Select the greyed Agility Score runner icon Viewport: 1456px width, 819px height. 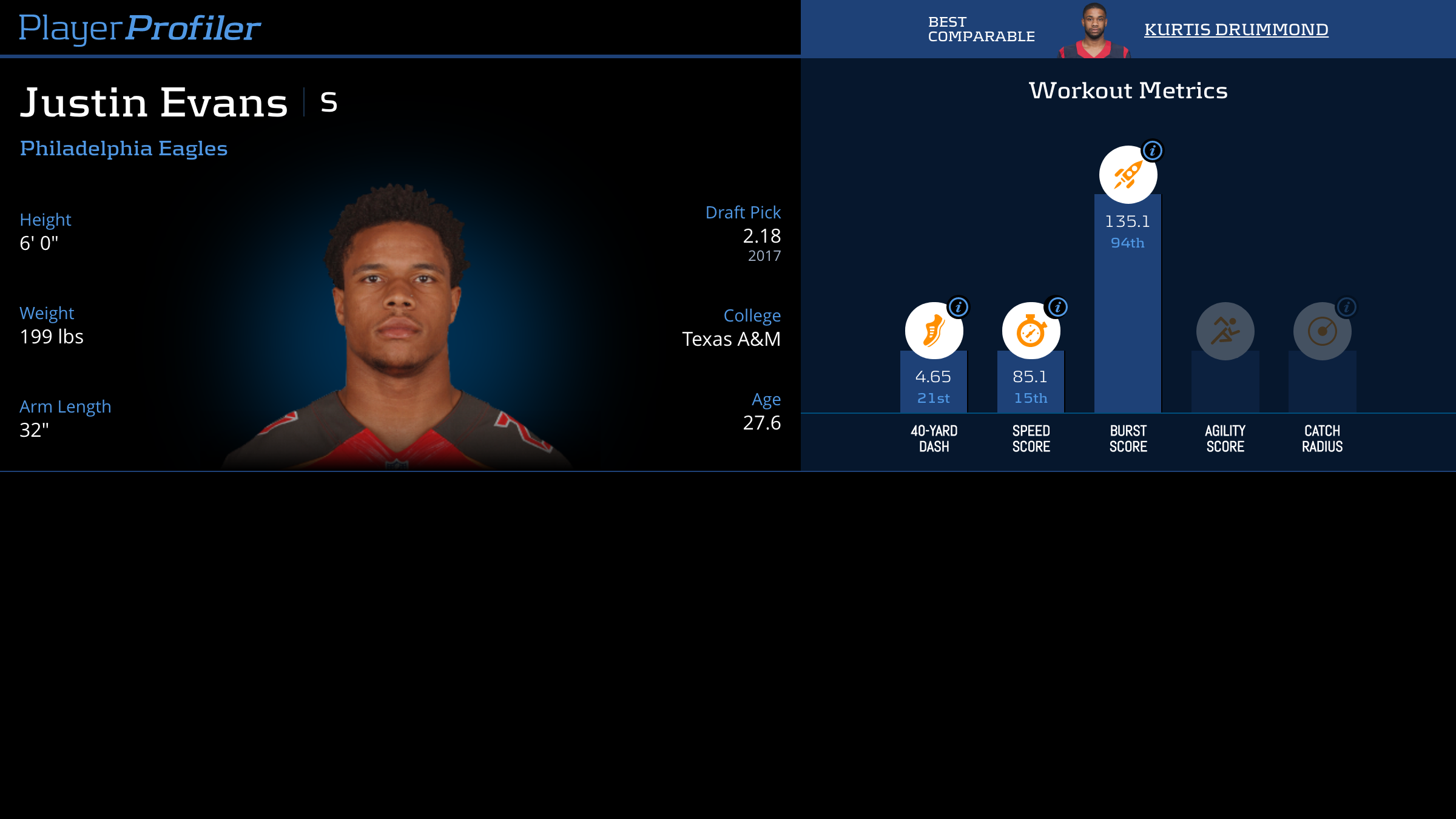(1225, 331)
